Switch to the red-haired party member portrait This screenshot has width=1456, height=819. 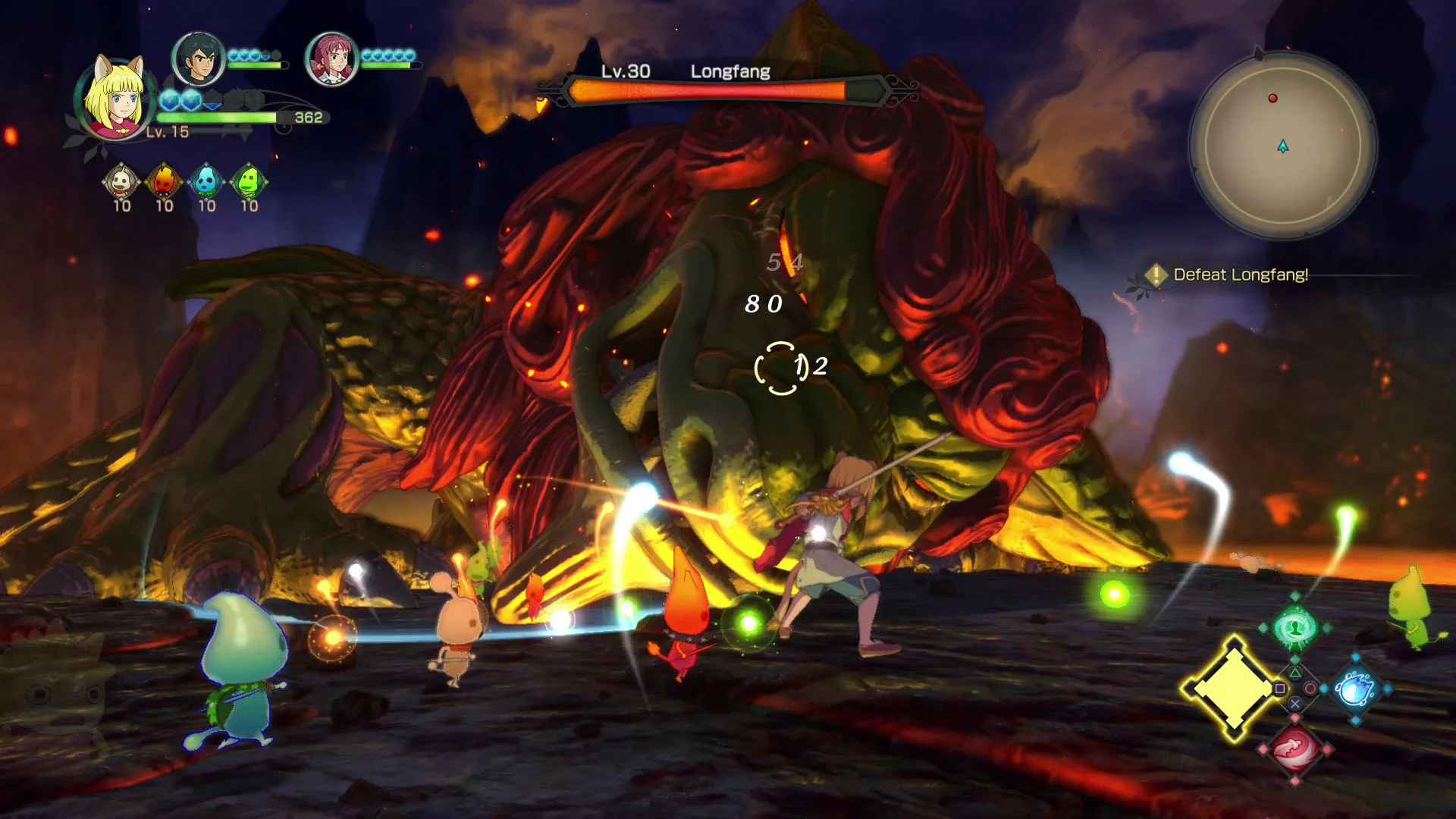(331, 58)
